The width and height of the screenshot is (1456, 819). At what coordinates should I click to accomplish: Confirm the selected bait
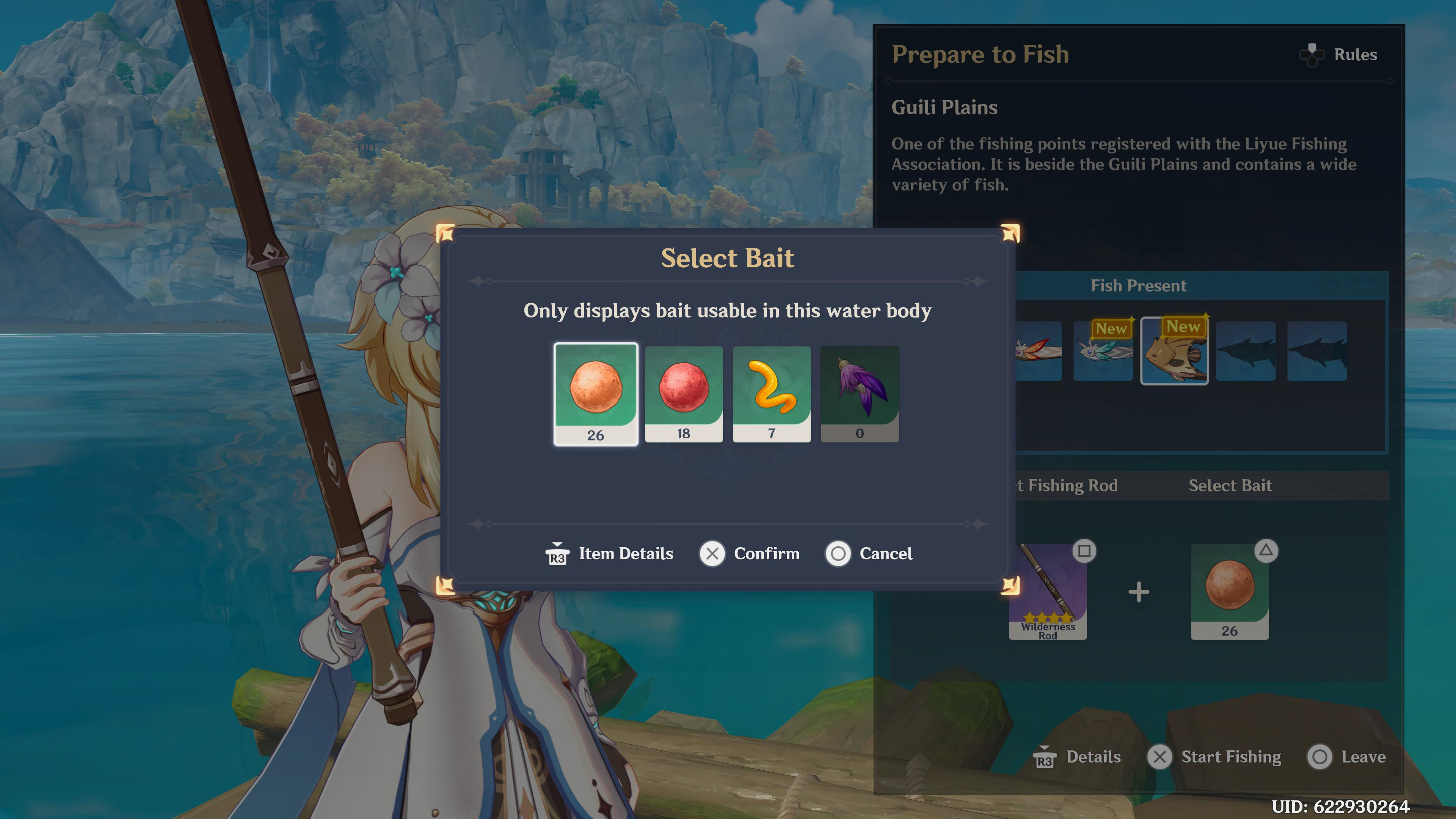pyautogui.click(x=749, y=553)
